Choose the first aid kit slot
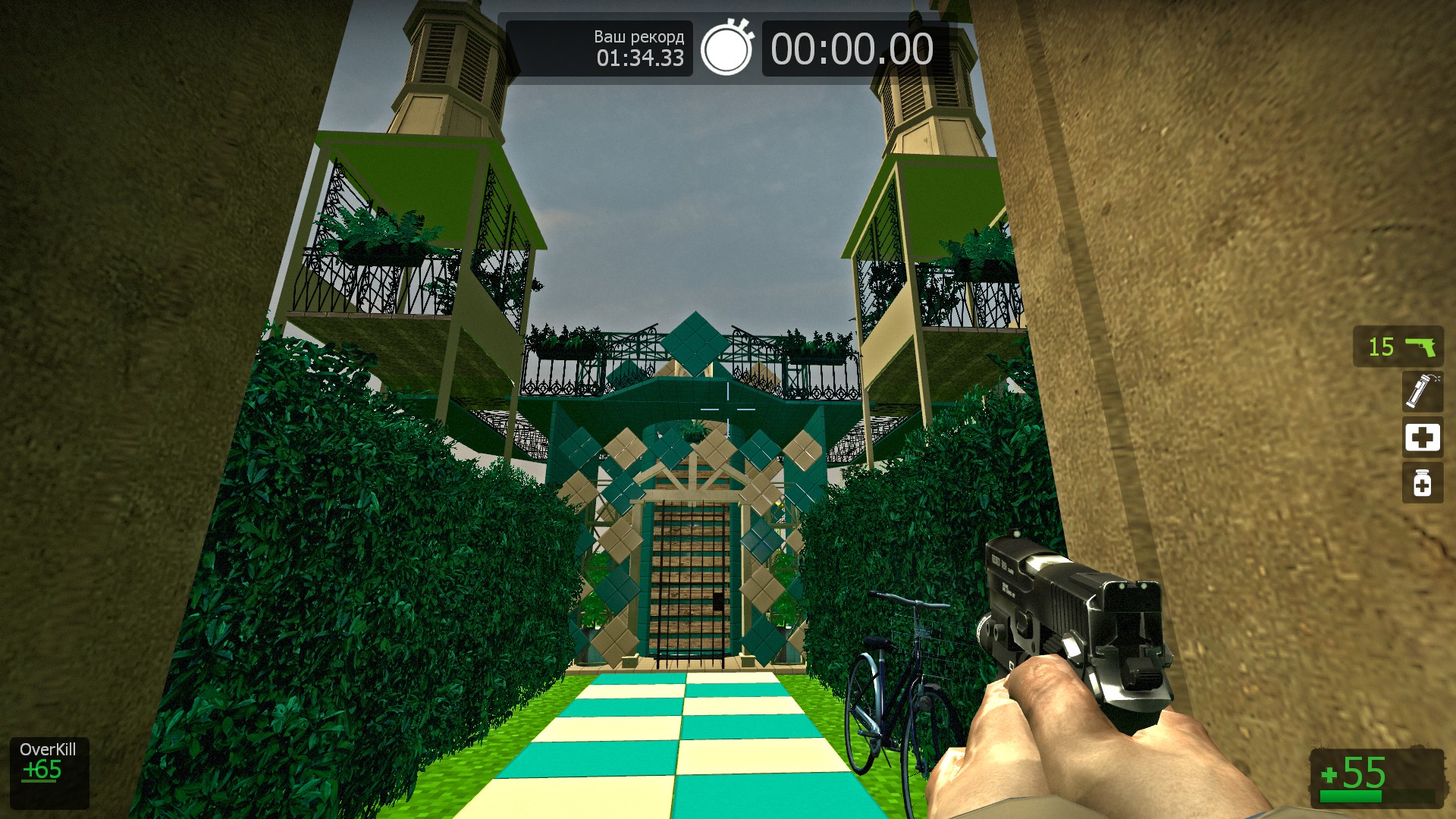 [1422, 437]
